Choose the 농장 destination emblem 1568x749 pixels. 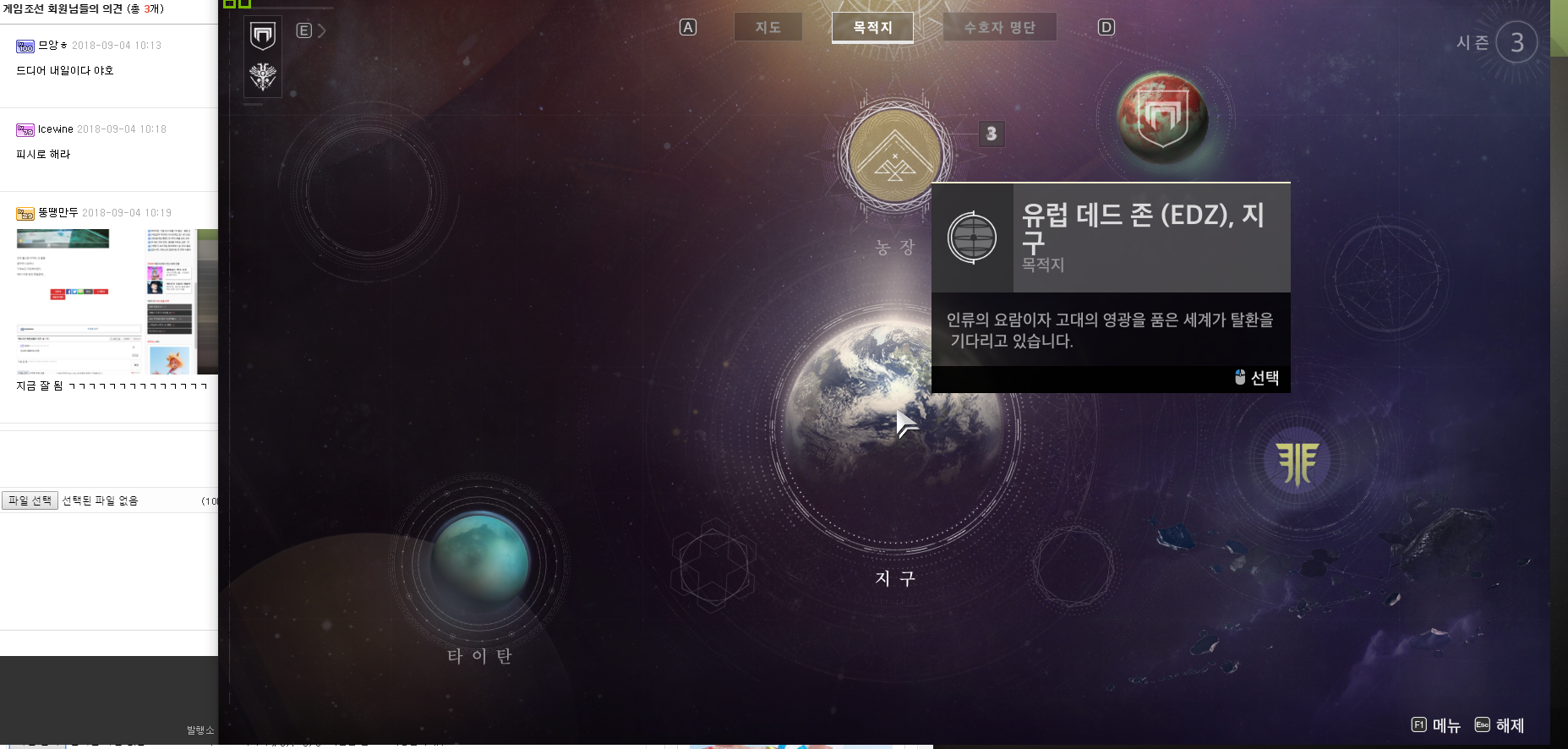tap(894, 156)
